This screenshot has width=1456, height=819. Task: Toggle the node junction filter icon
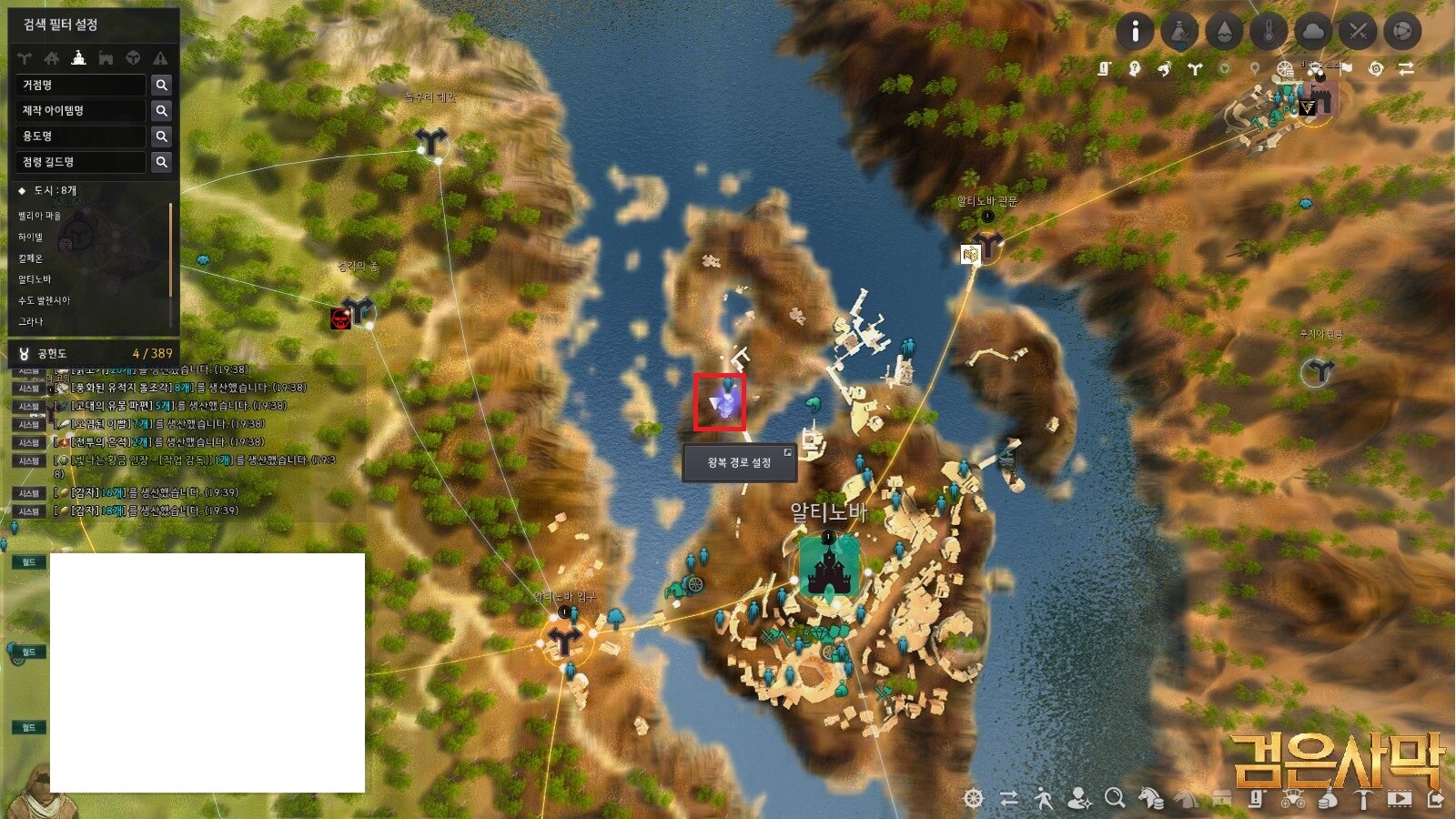[24, 57]
